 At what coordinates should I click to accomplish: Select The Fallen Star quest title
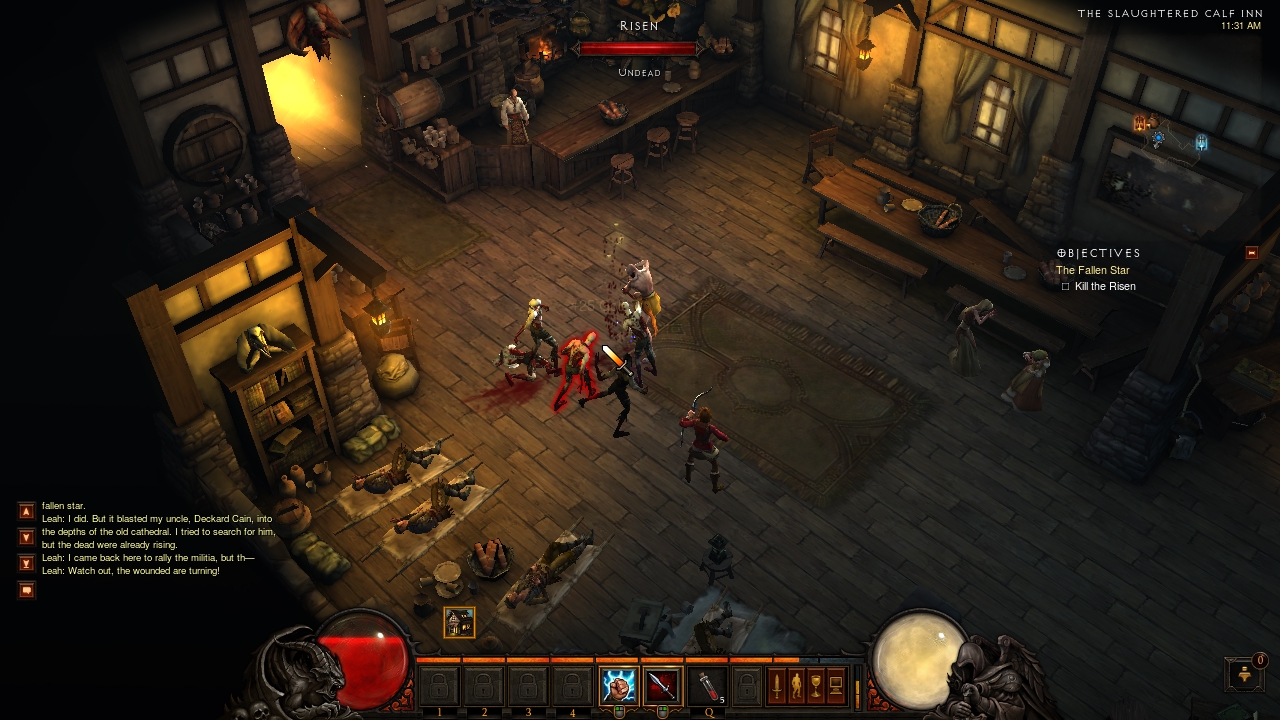click(1092, 270)
